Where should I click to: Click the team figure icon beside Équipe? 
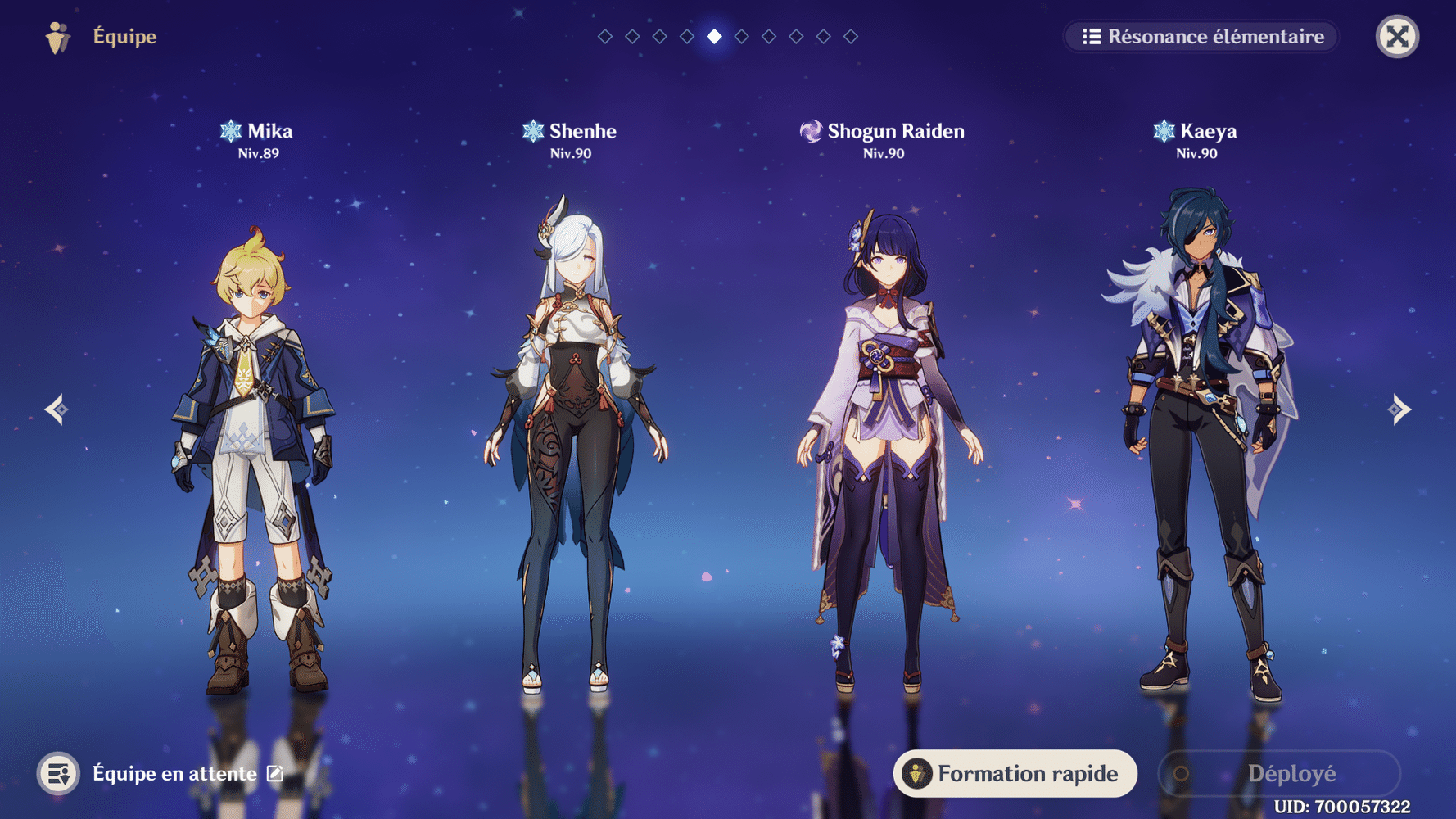[x=57, y=36]
